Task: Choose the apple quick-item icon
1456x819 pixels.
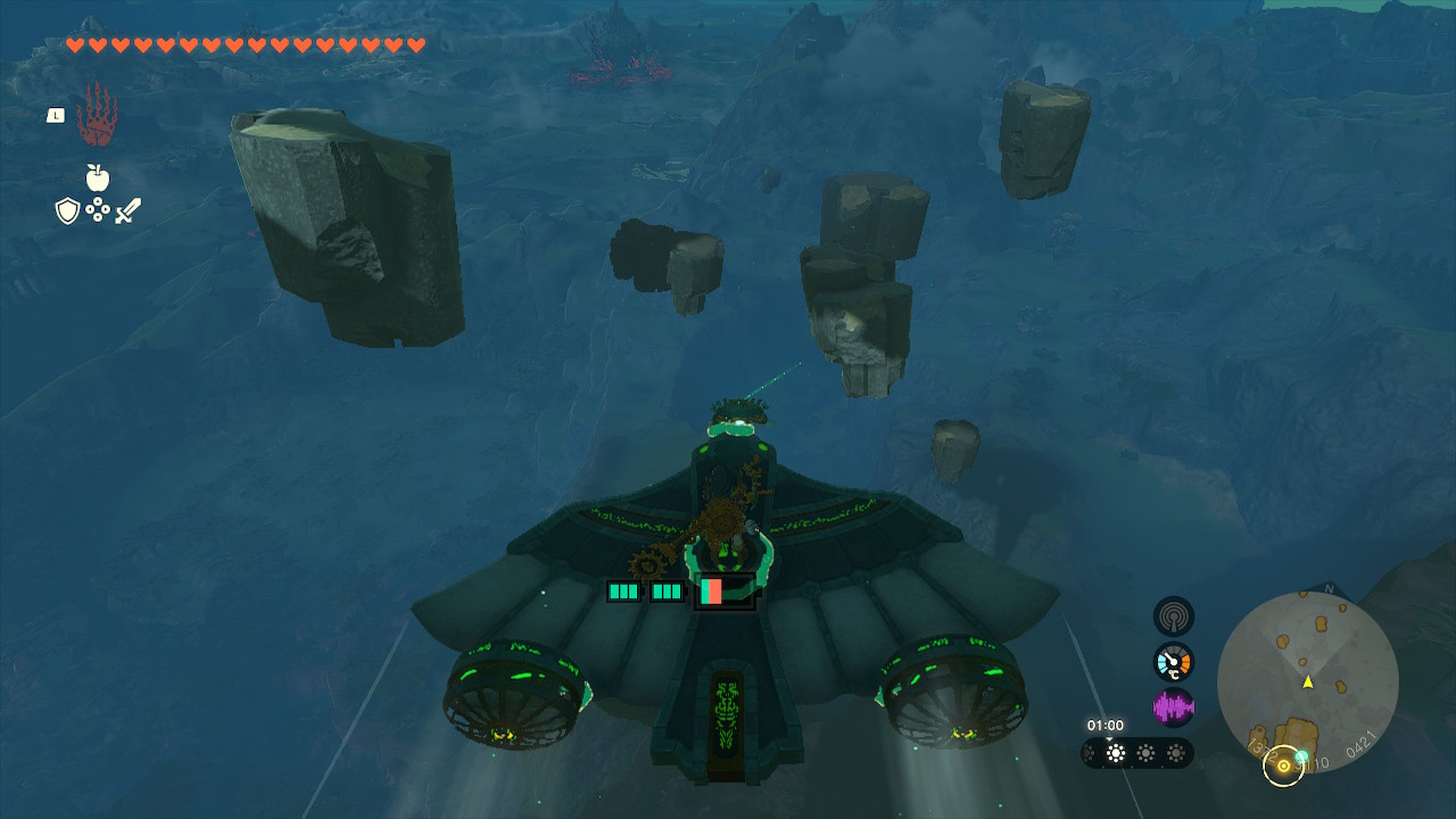Action: click(97, 178)
